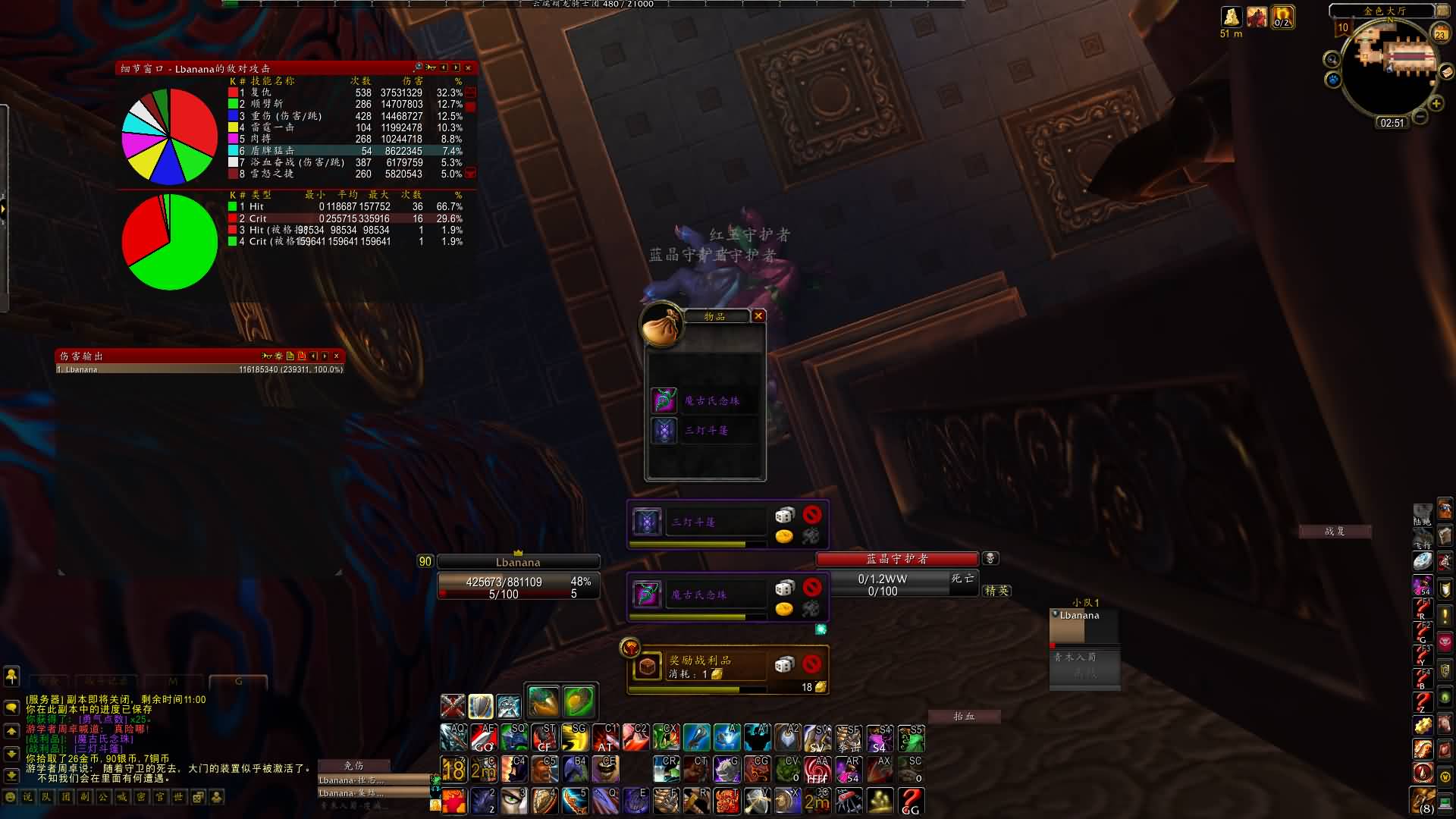1456x819 pixels.
Task: Open the mail envelope icon by minimap
Action: [x=1446, y=72]
